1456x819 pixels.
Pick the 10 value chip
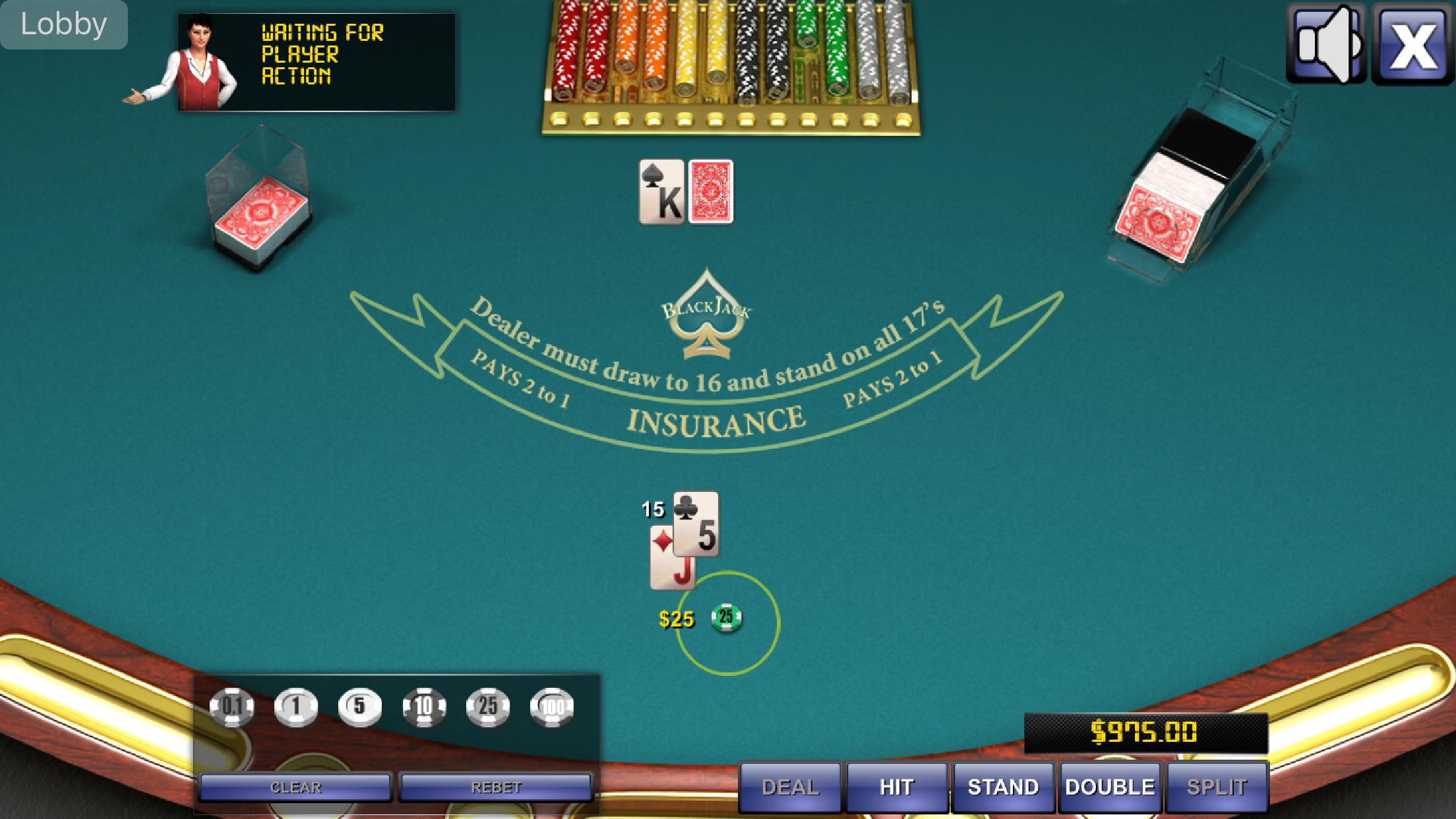coord(423,707)
